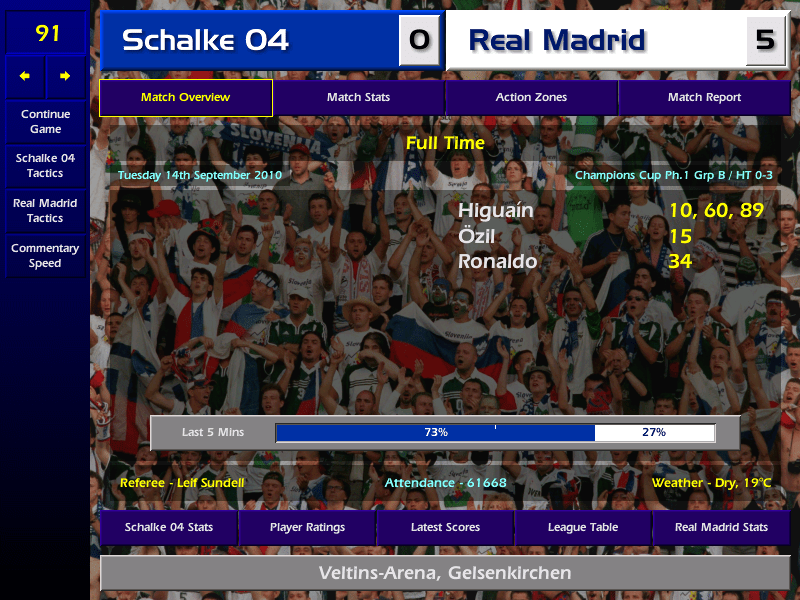Go back with the left arrow
The image size is (800, 600).
pyautogui.click(x=25, y=76)
